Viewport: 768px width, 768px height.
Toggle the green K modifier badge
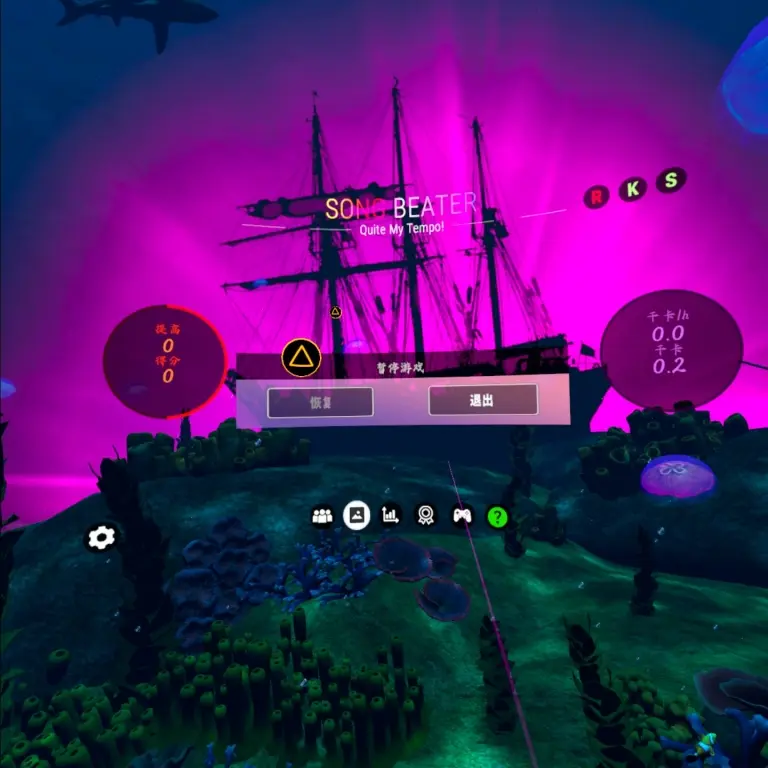632,190
